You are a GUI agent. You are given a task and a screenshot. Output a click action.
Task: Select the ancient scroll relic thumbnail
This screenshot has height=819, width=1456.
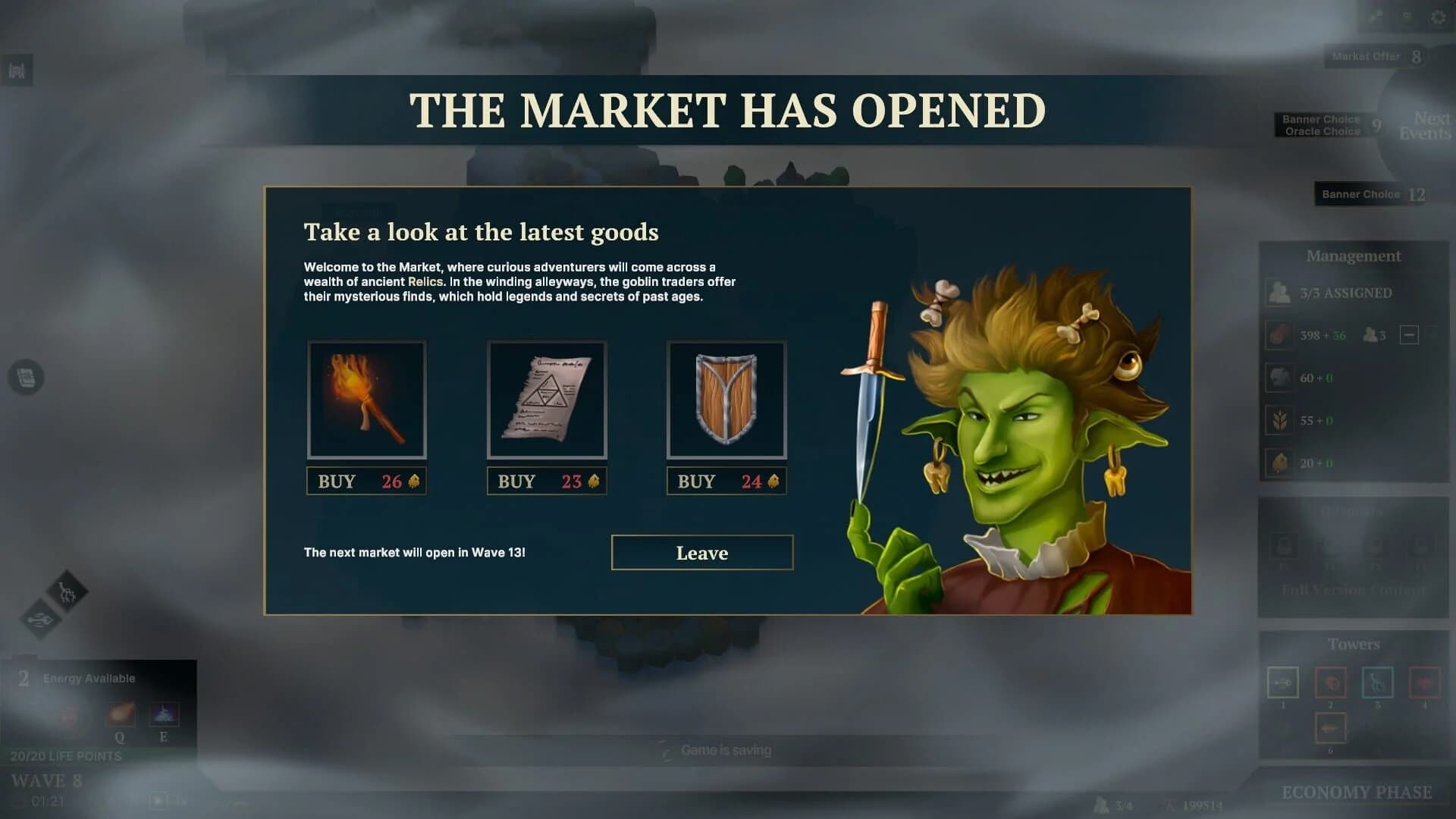coord(546,400)
